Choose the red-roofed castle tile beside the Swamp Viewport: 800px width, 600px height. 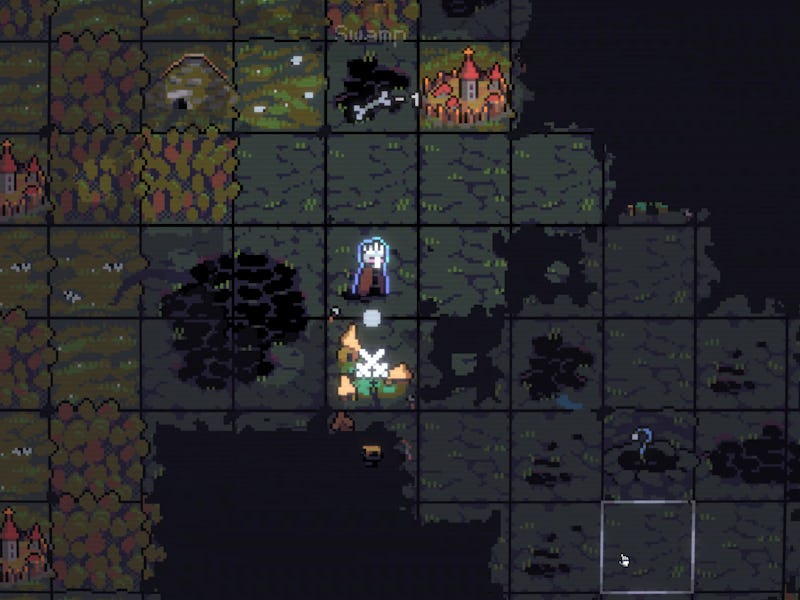click(x=466, y=86)
